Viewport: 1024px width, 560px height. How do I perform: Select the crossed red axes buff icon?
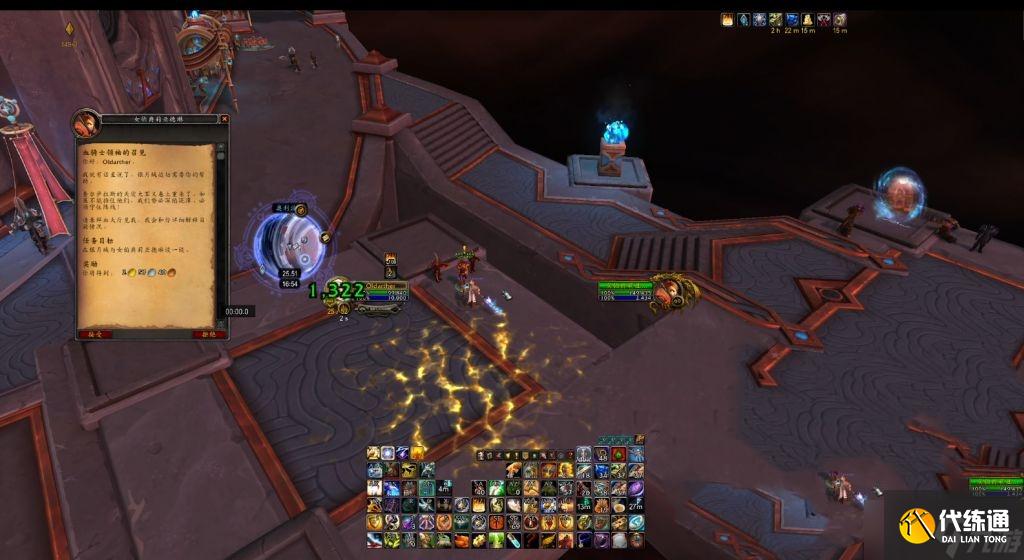click(824, 19)
